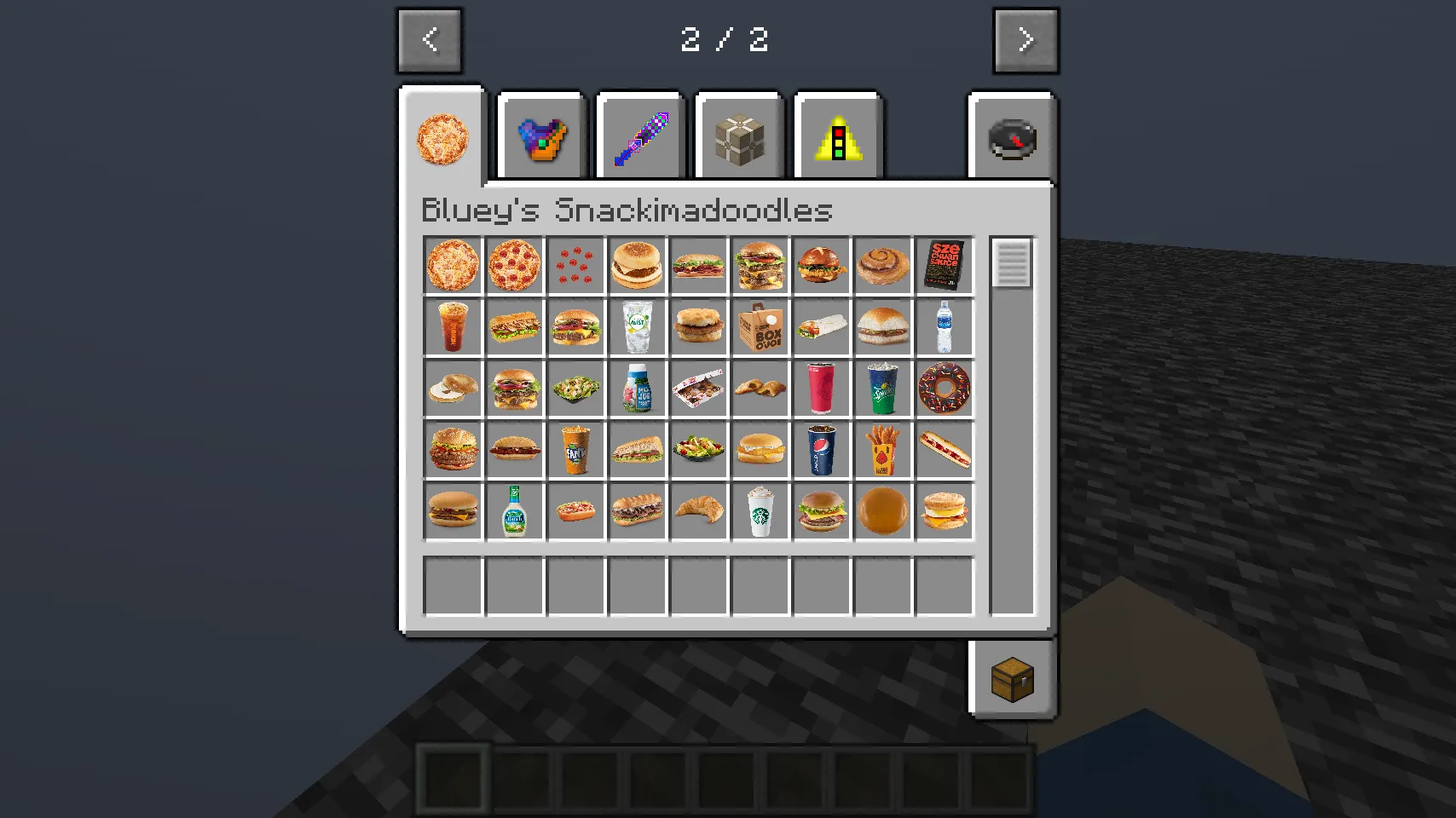Screen dimensions: 1456x818
Task: Pick the Sprite cup item
Action: point(882,389)
